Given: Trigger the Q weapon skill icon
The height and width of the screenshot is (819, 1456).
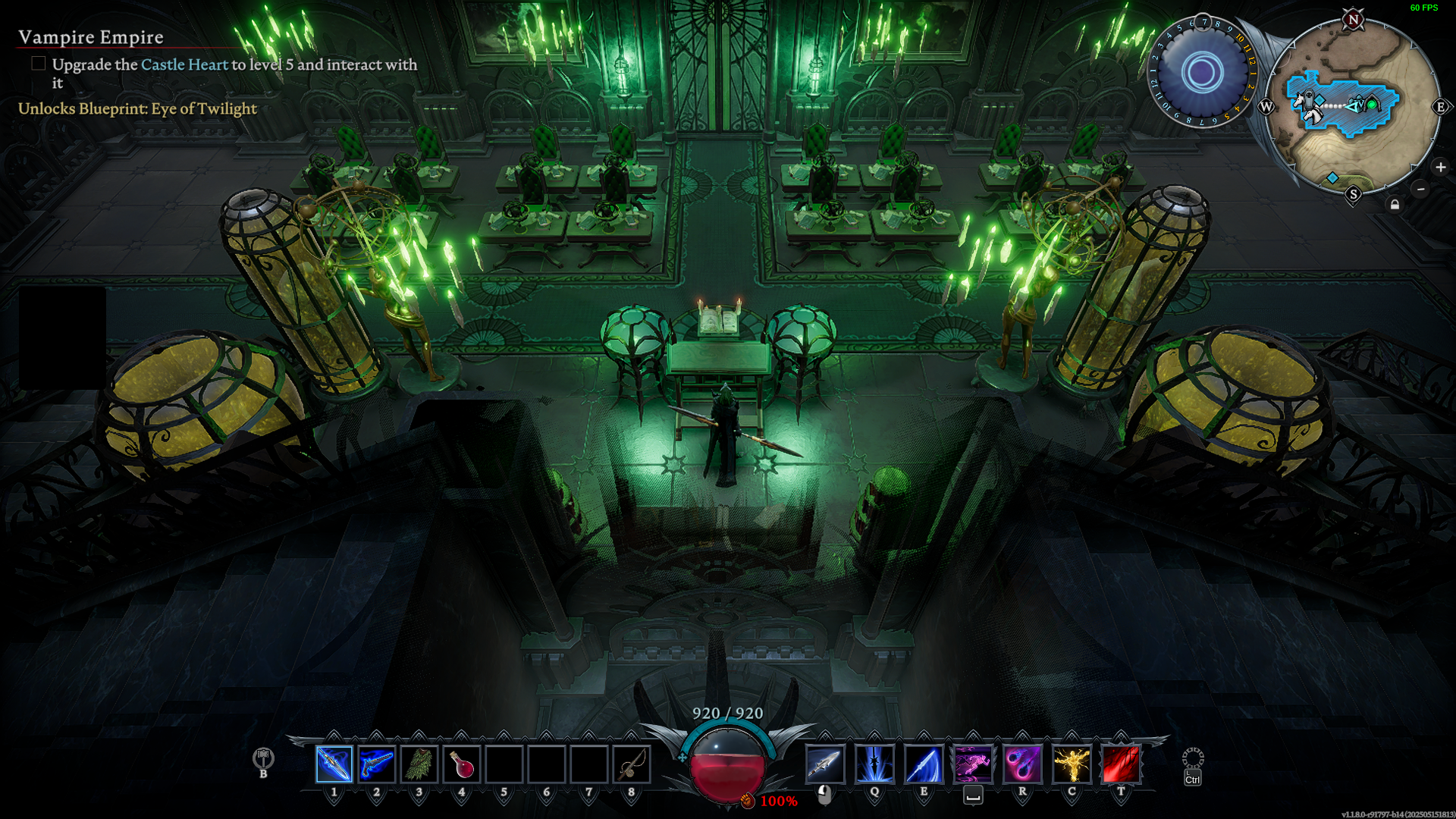Looking at the screenshot, I should [874, 764].
